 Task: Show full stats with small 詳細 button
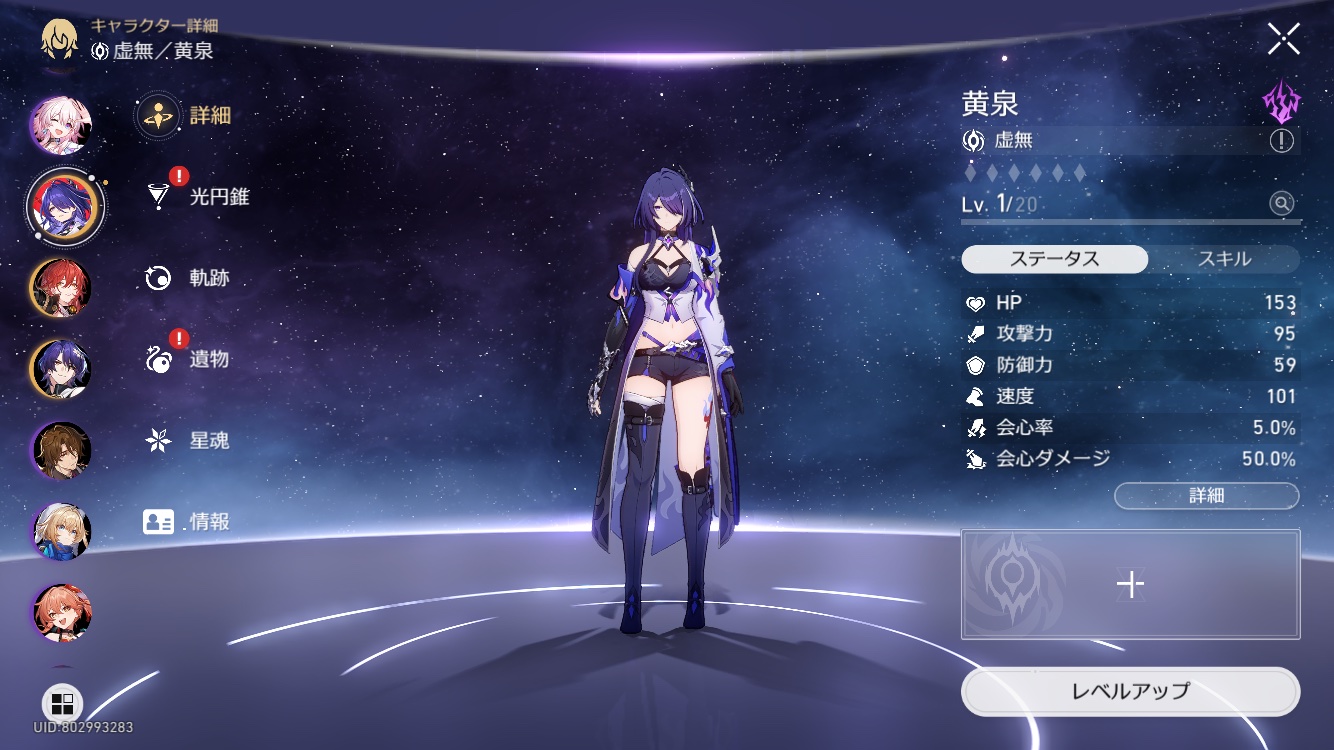[1206, 495]
